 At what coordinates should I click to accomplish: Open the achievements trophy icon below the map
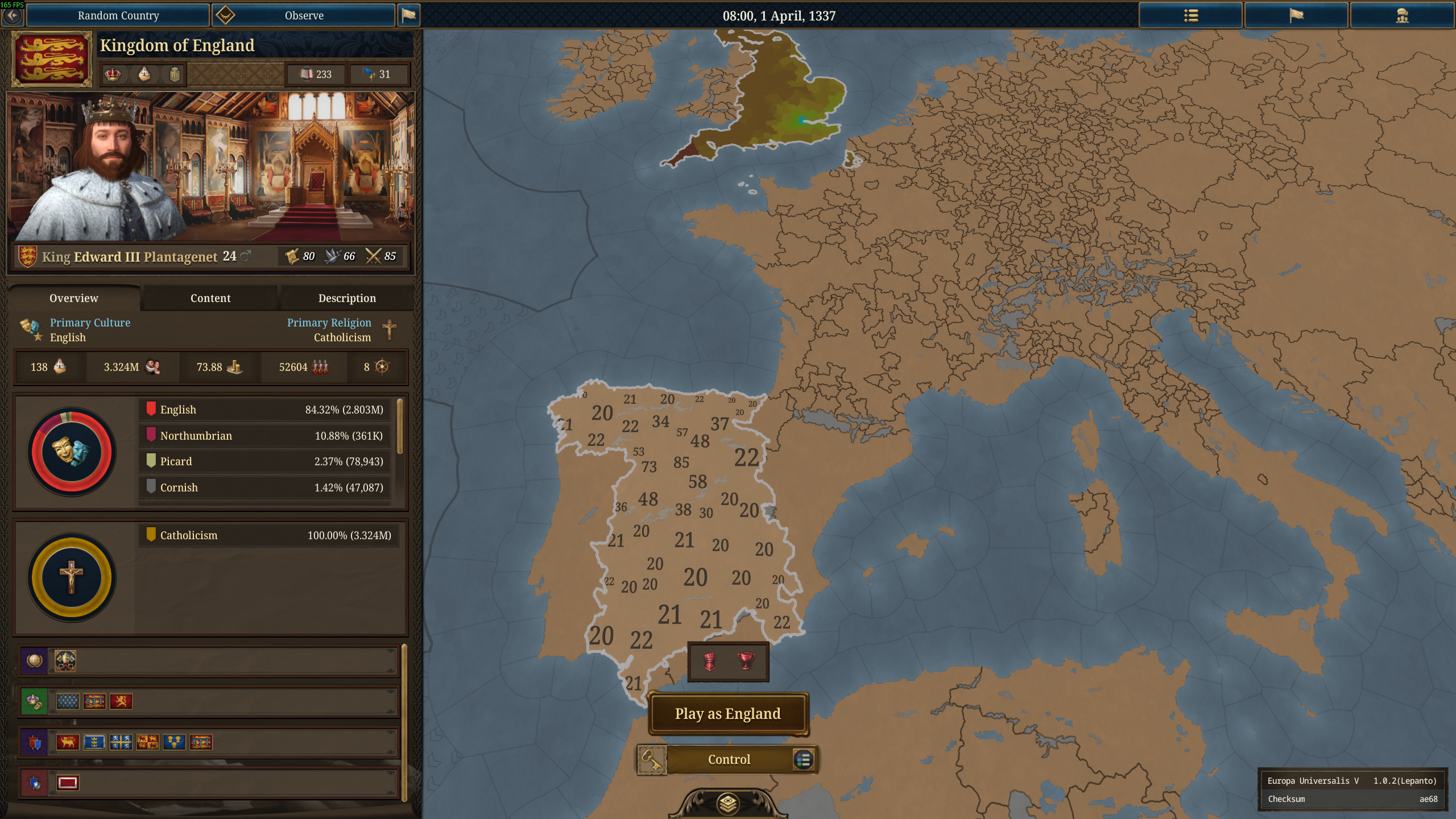coord(747,661)
